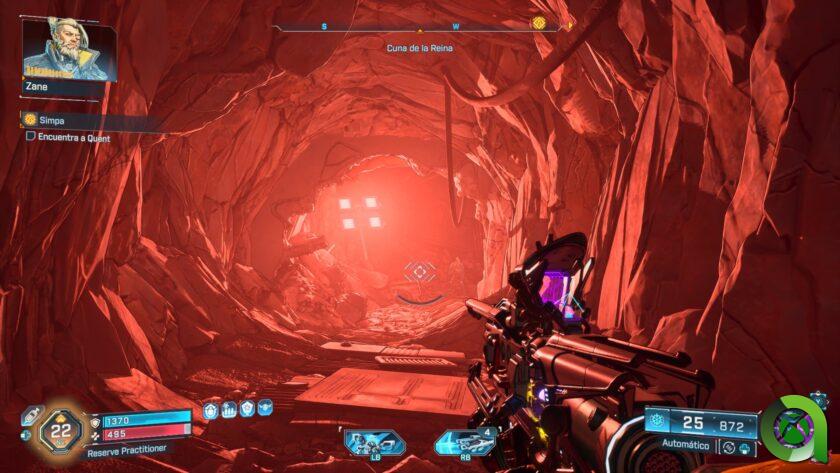This screenshot has width=840, height=473.
Task: Click the green Xbox watermark logo
Action: [x=794, y=428]
